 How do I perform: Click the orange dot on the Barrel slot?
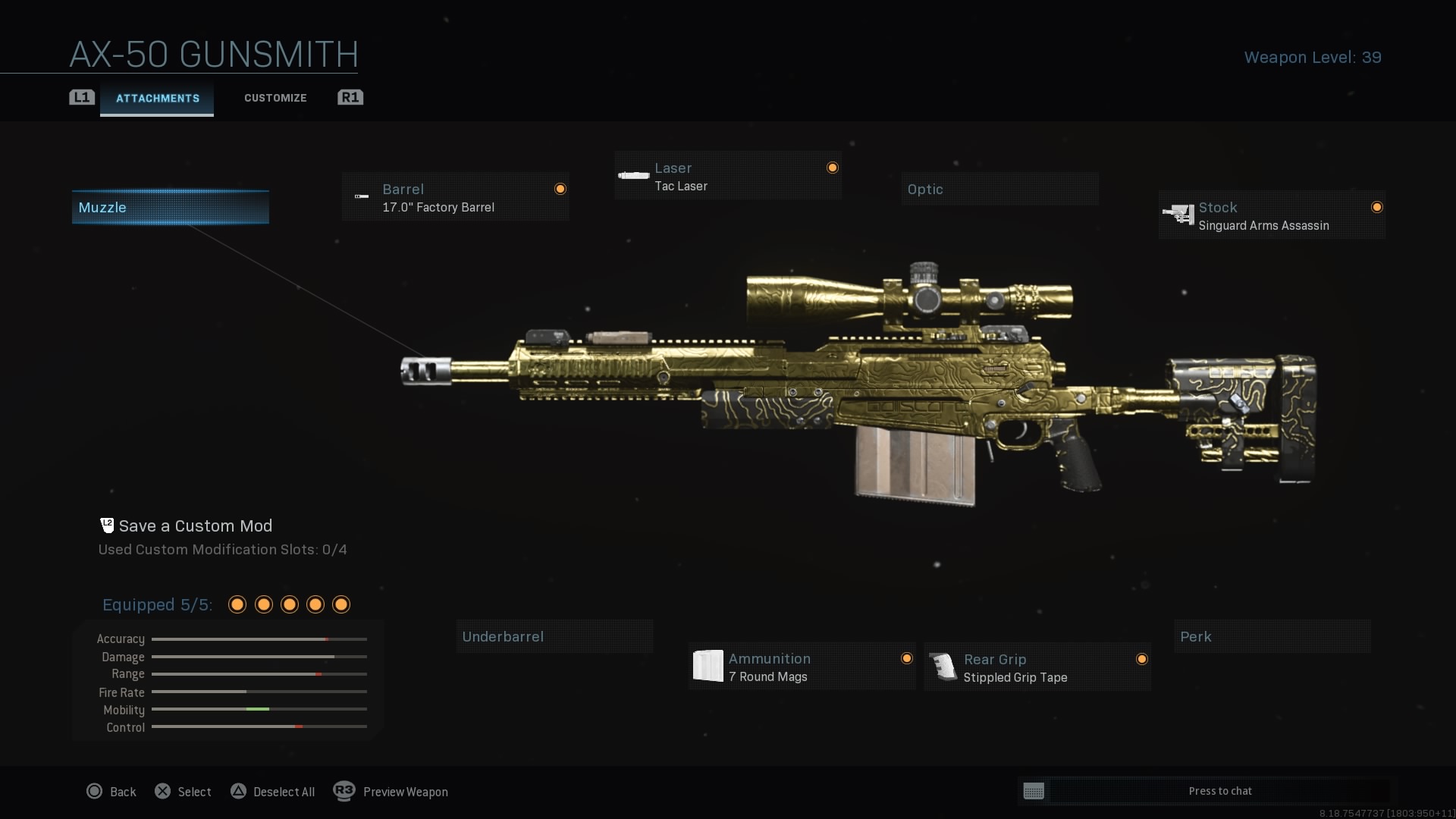pos(560,189)
